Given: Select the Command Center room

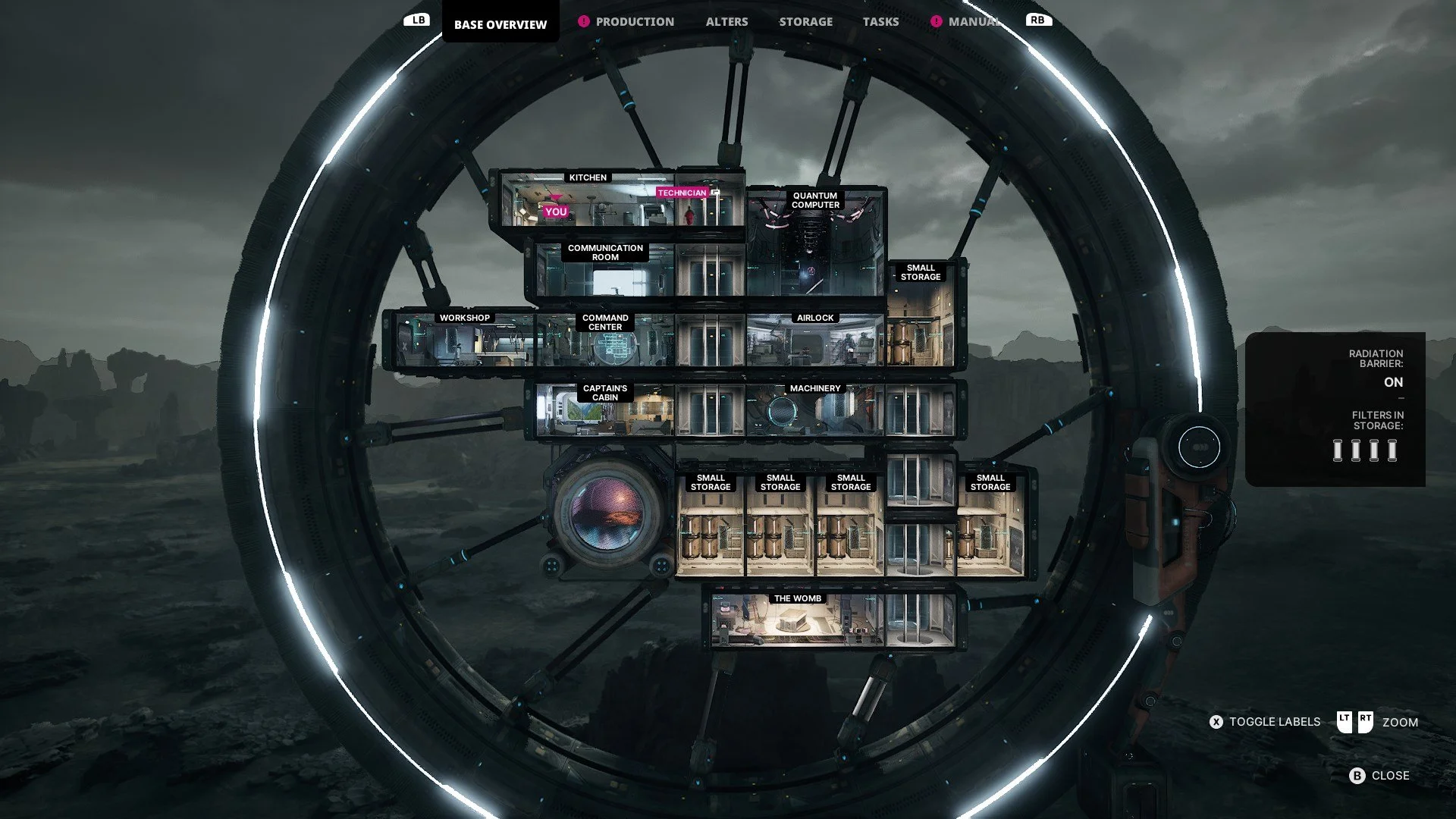Looking at the screenshot, I should 605,341.
